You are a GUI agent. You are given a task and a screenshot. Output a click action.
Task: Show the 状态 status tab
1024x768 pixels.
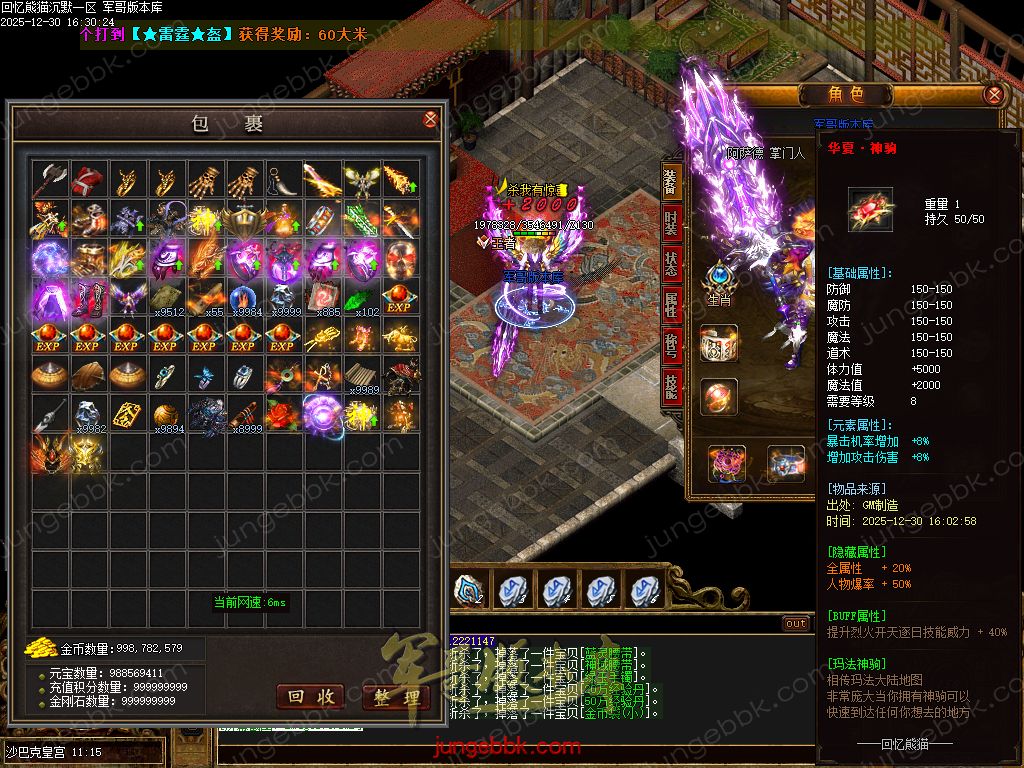point(671,265)
